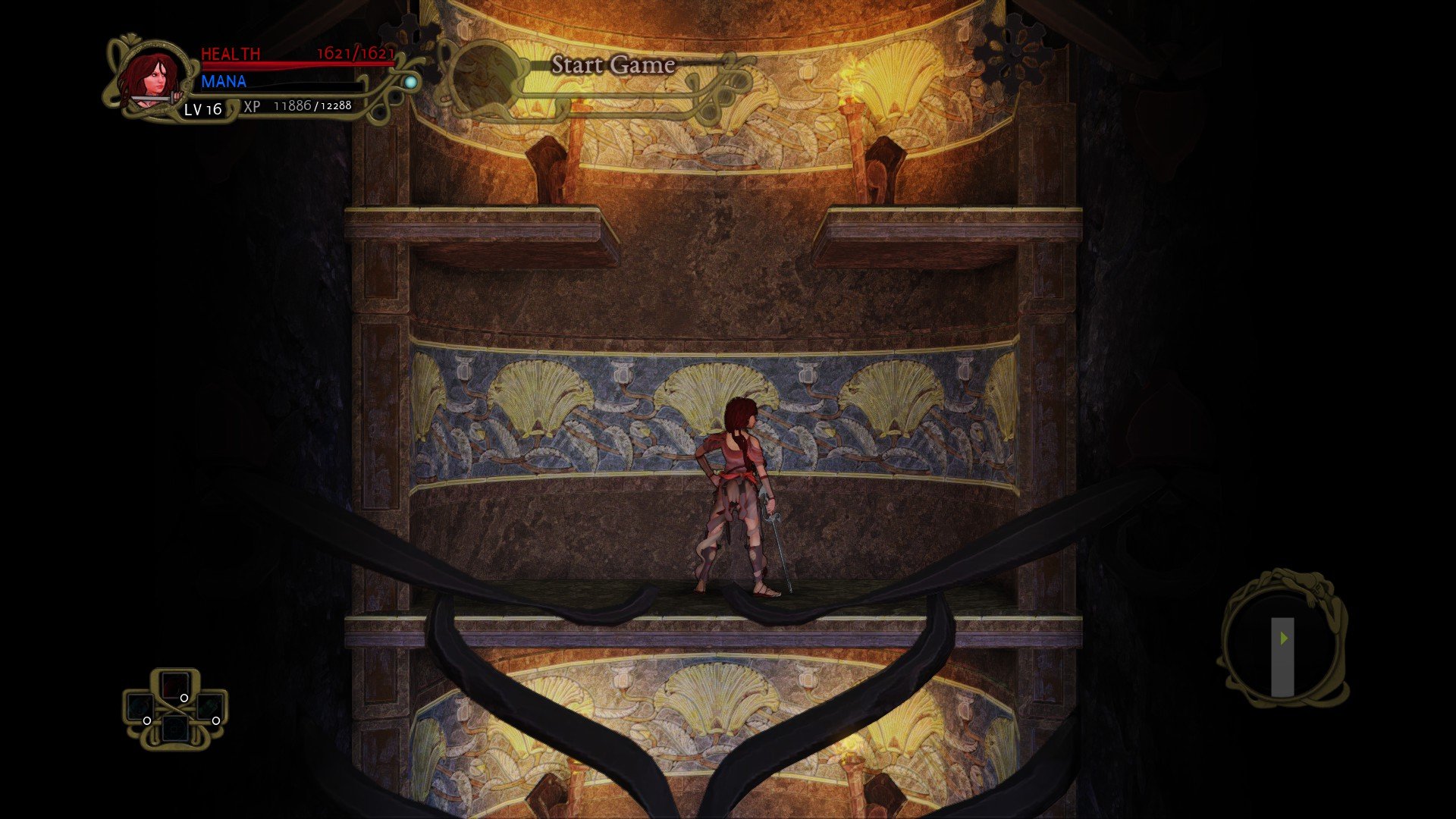Toggle the glowing orb beside the mana bar
The height and width of the screenshot is (819, 1456).
coord(410,83)
